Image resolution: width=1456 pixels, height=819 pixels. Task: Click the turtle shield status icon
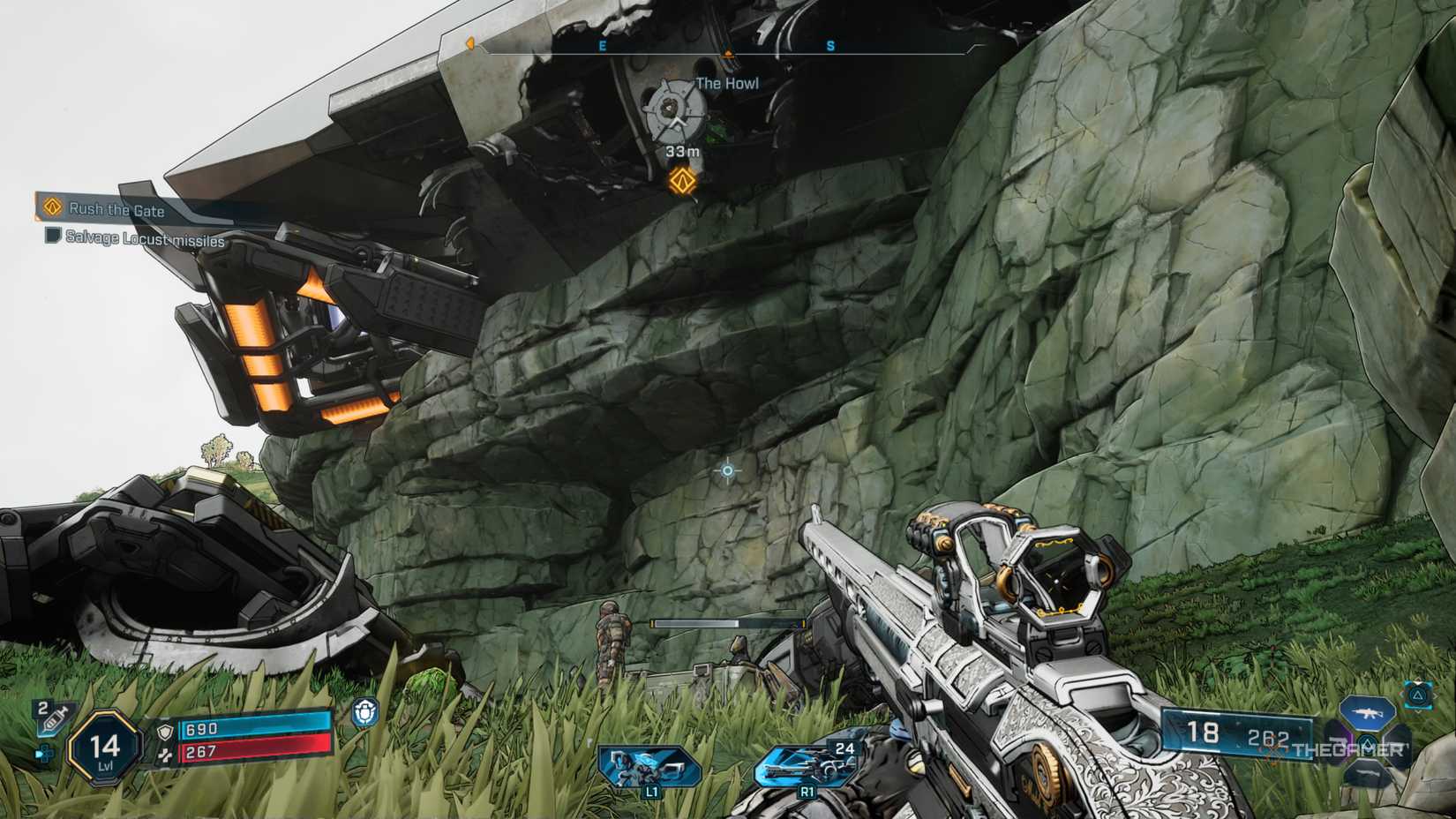point(364,712)
